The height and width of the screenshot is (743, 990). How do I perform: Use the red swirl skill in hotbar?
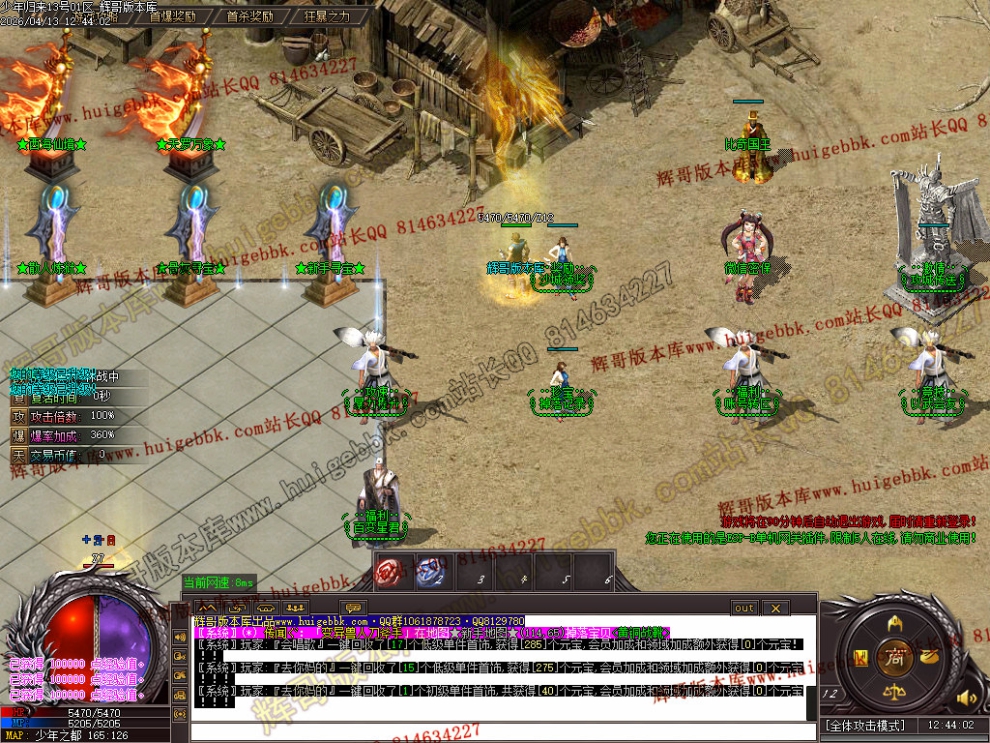click(x=389, y=573)
